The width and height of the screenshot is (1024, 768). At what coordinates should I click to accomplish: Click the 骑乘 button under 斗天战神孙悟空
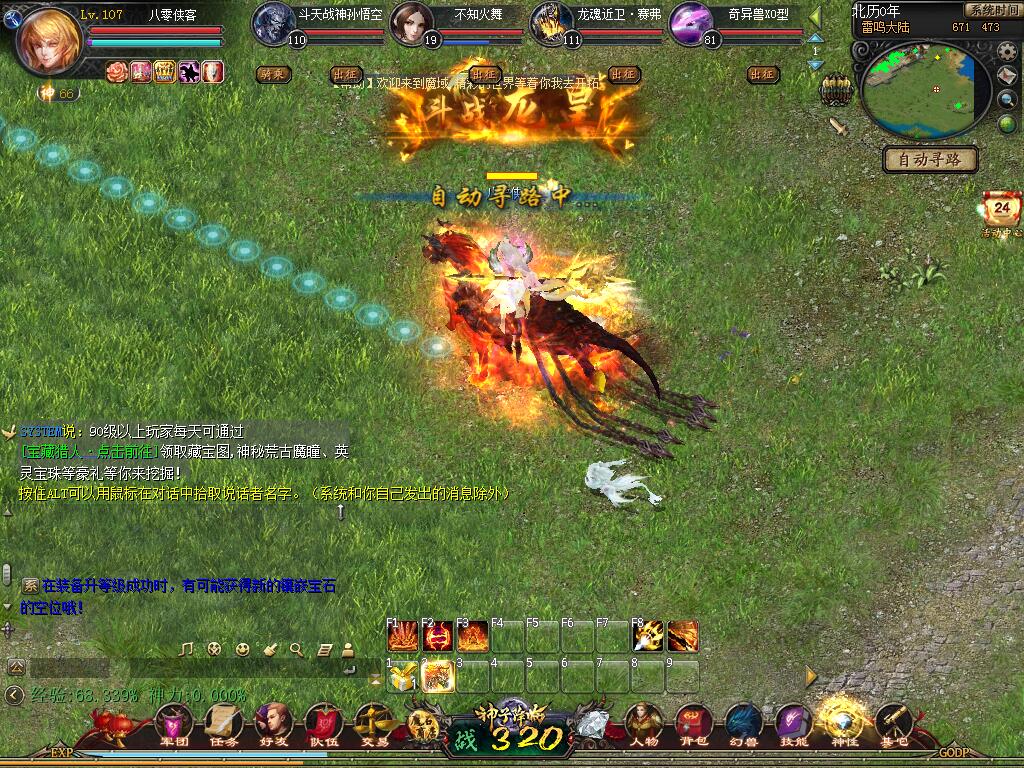272,74
